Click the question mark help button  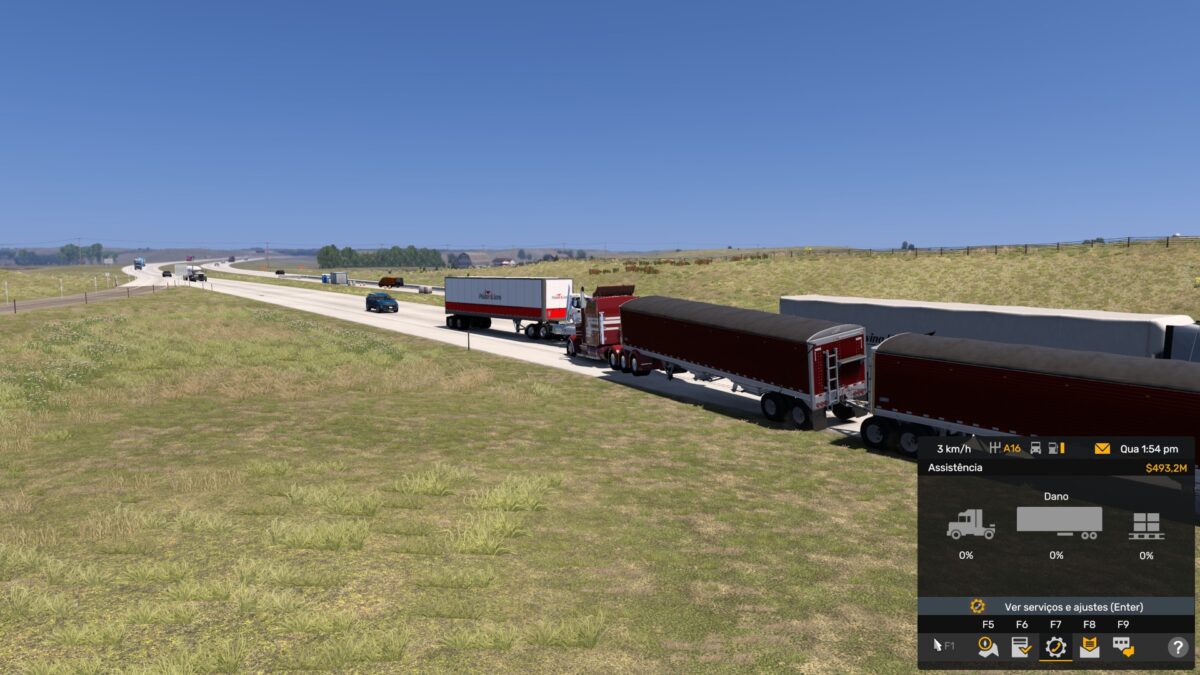tap(1177, 647)
